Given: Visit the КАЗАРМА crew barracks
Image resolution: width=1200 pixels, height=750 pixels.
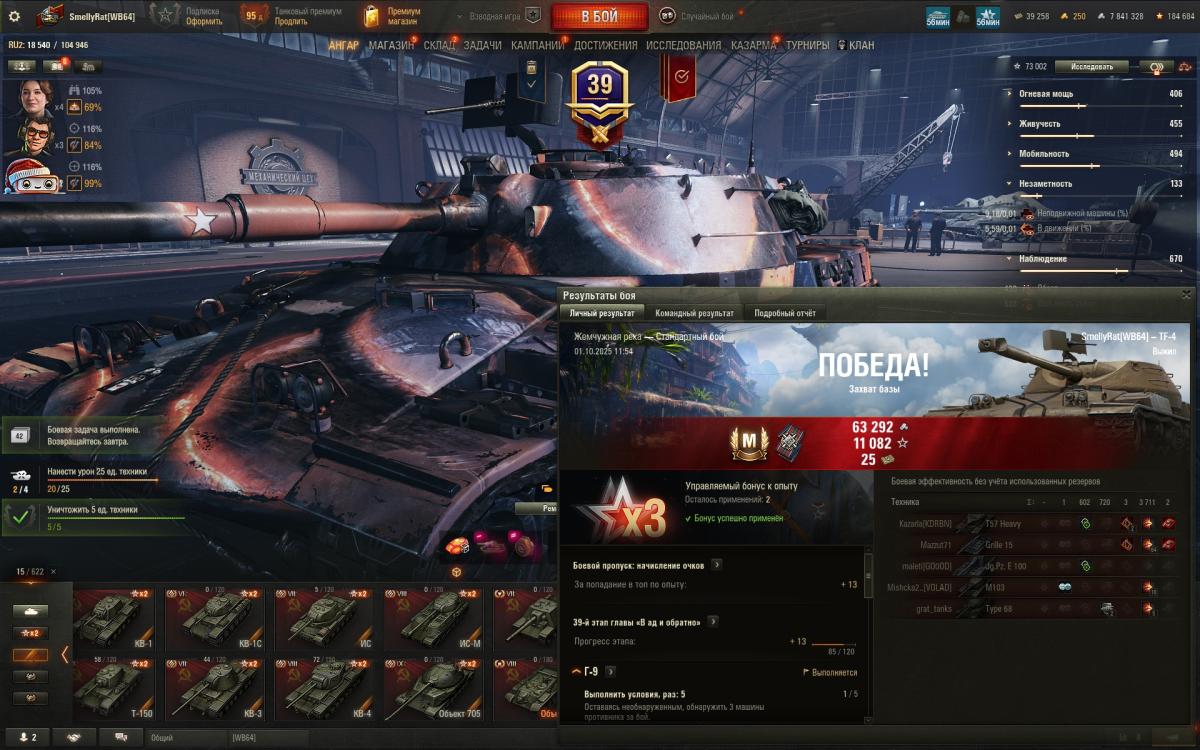Looking at the screenshot, I should (753, 45).
